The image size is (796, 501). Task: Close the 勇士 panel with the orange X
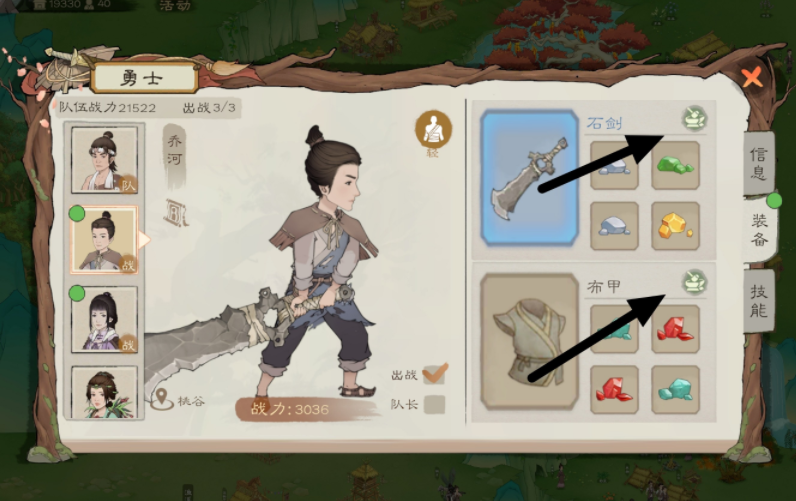[x=752, y=76]
